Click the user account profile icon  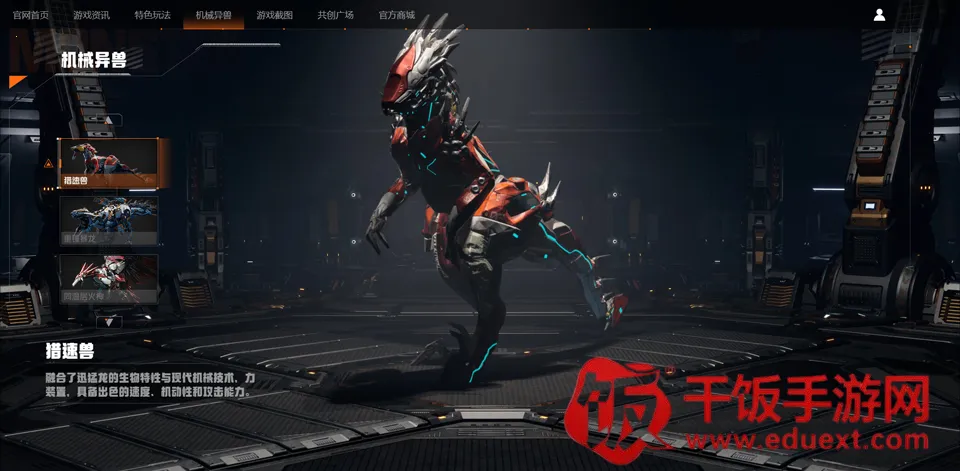coord(879,15)
